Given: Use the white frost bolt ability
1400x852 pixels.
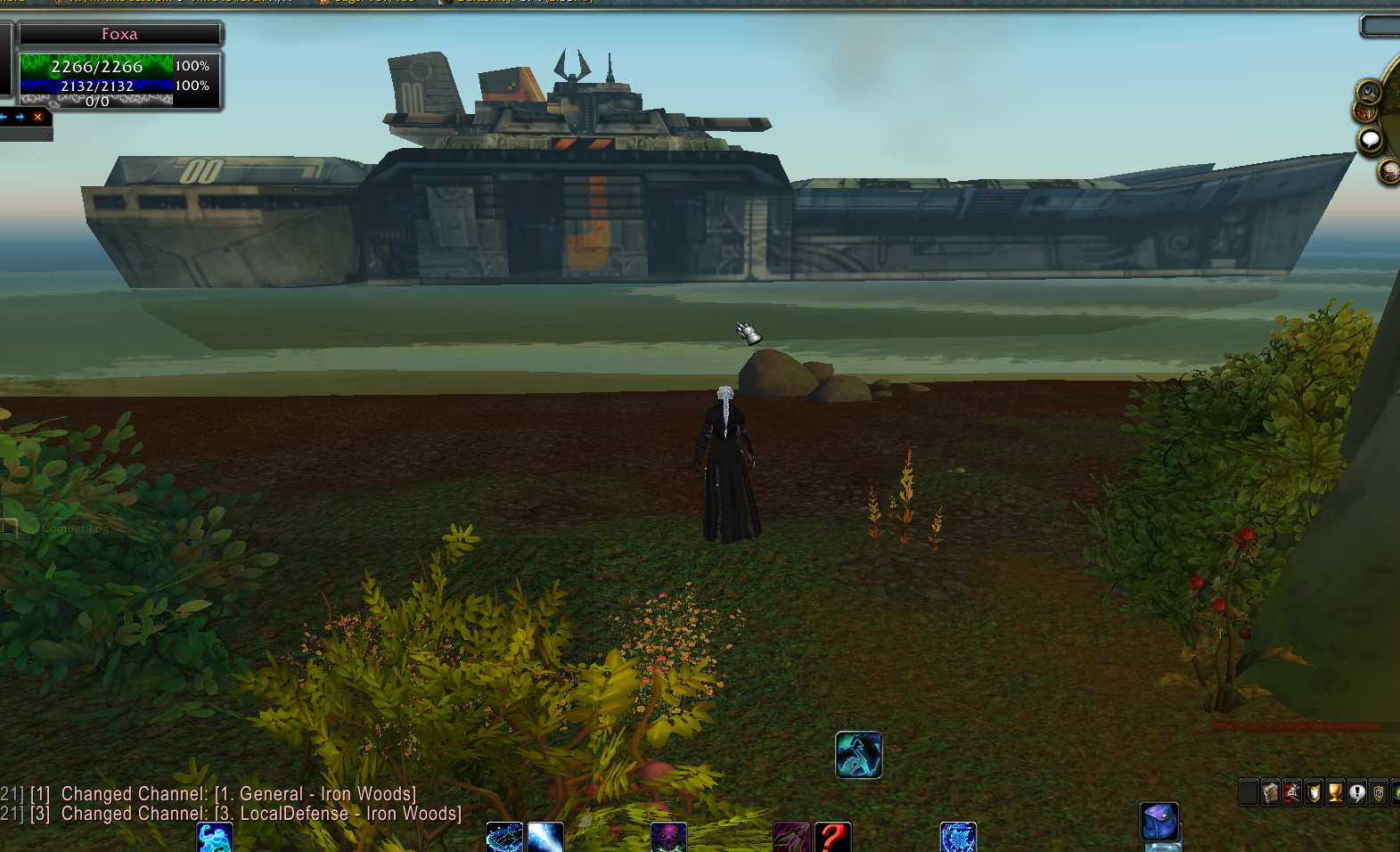Looking at the screenshot, I should click(x=545, y=839).
